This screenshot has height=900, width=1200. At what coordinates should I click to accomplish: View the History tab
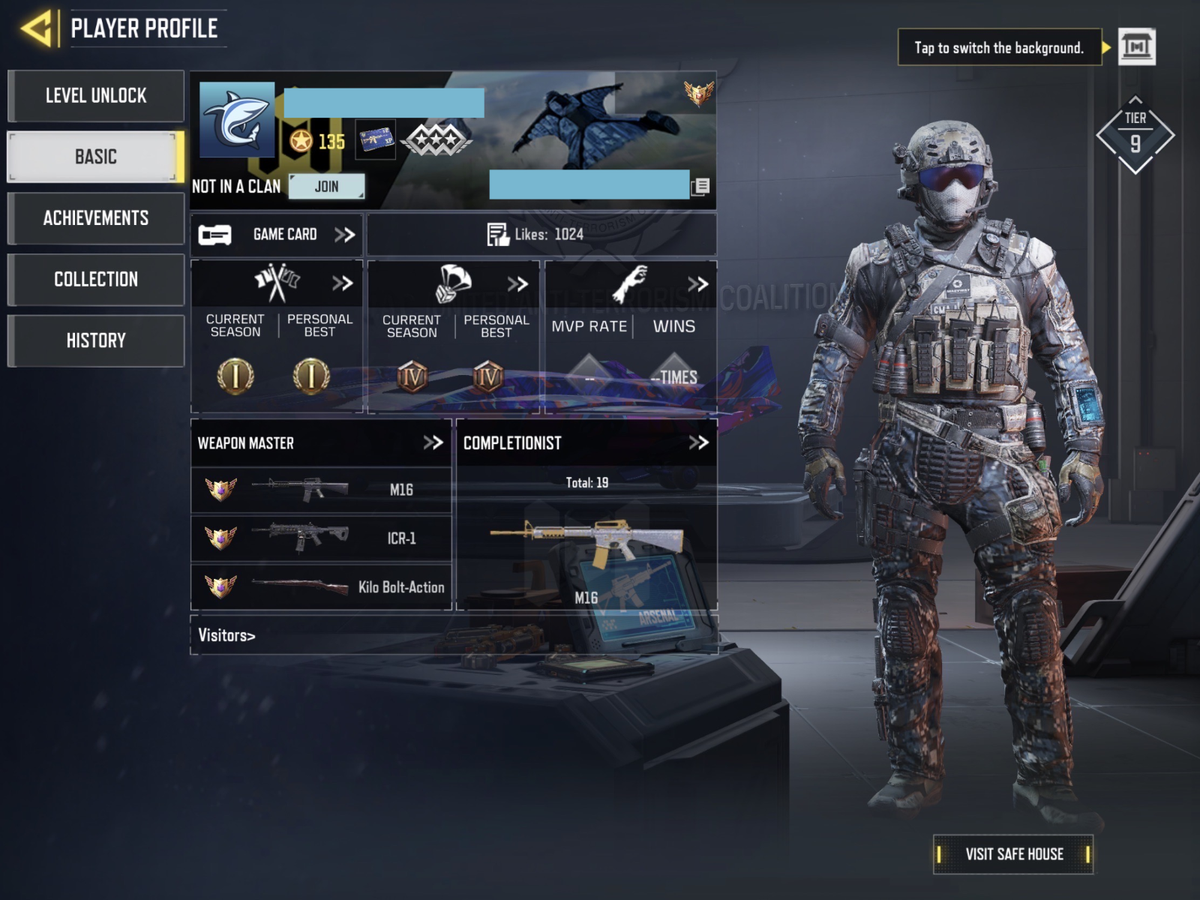click(x=96, y=340)
